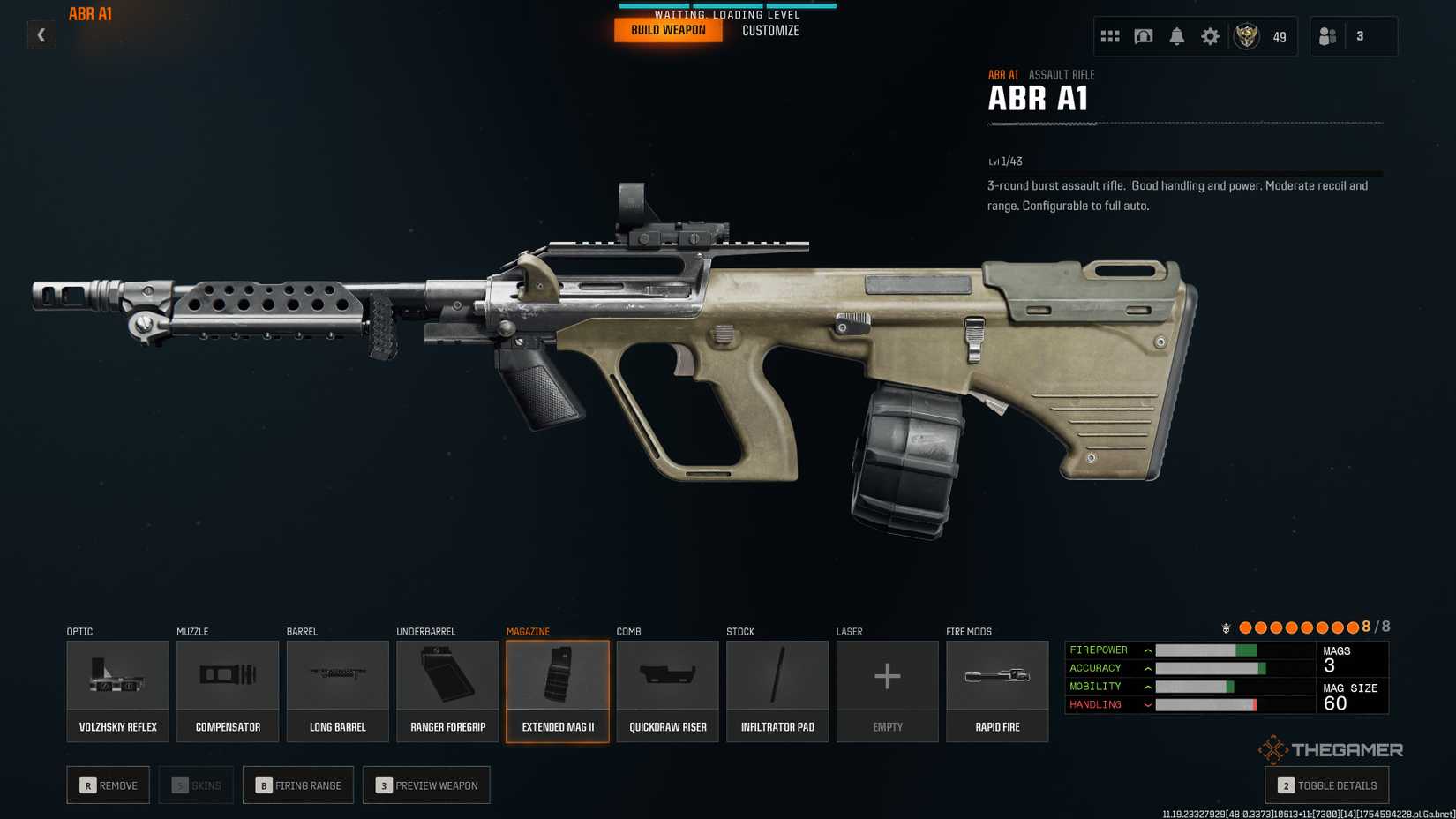Choose the Infiltrator Pad stock slot
Screen dimensions: 1456x819
(777, 691)
